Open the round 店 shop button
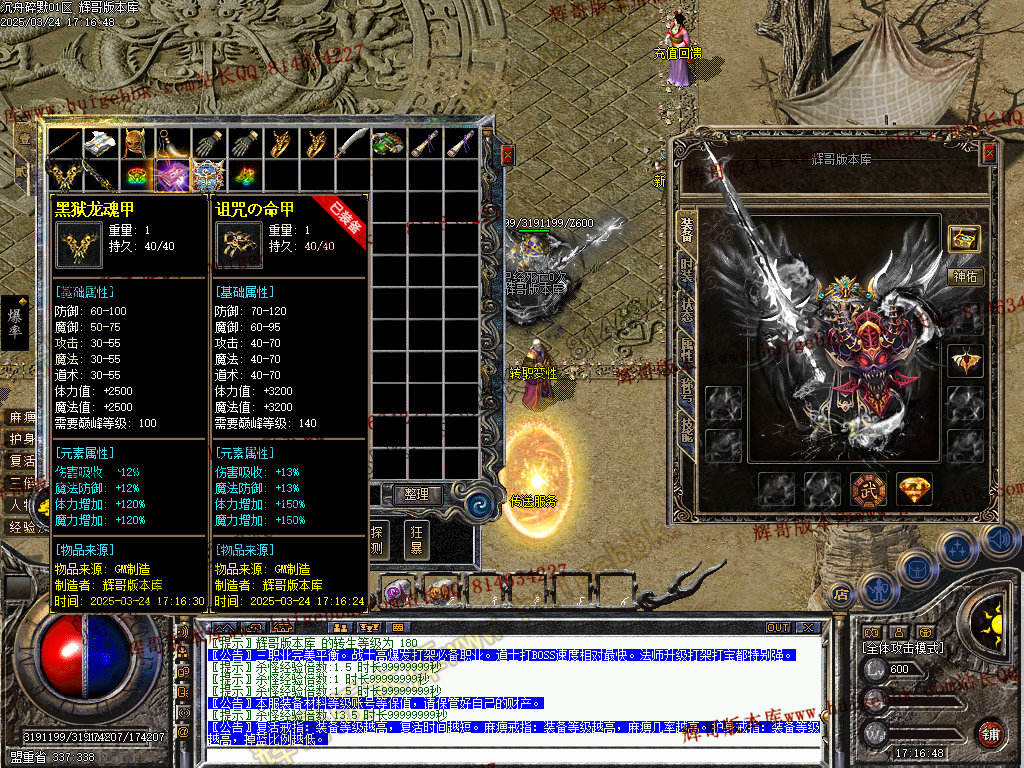Screen dimensions: 1024x768 [x=841, y=594]
